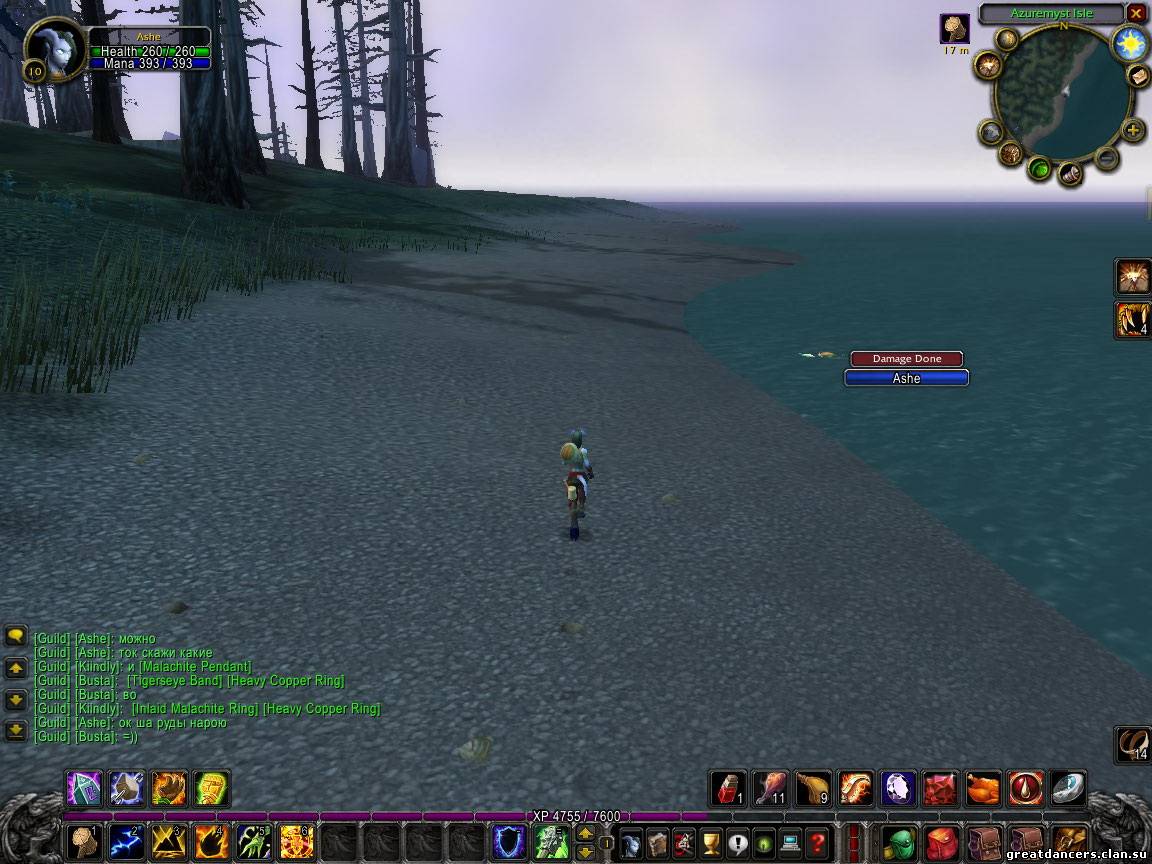Open the red question mark help button
This screenshot has height=864, width=1152.
pyautogui.click(x=817, y=842)
